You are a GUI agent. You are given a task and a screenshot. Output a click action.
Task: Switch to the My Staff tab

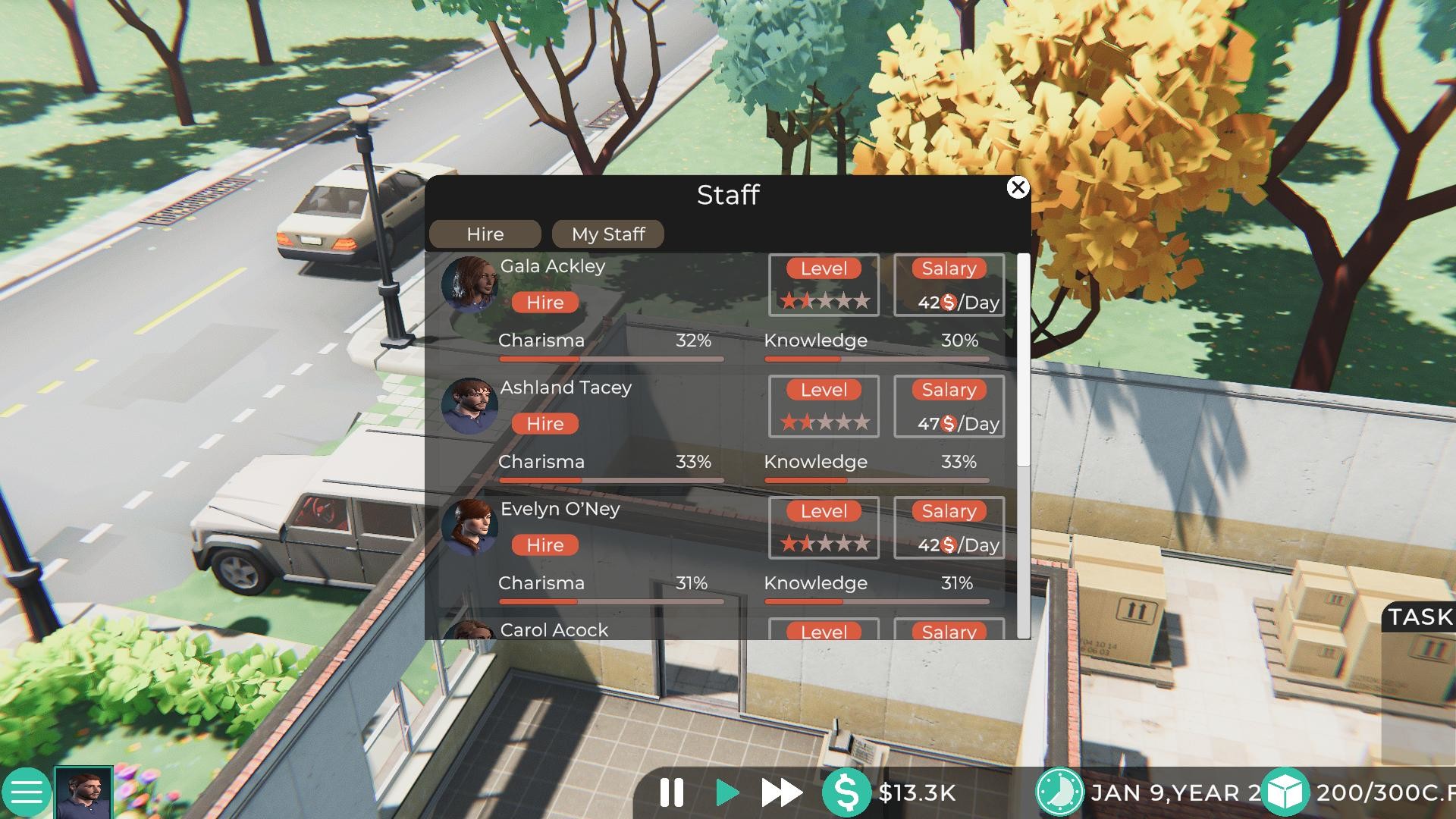point(607,234)
